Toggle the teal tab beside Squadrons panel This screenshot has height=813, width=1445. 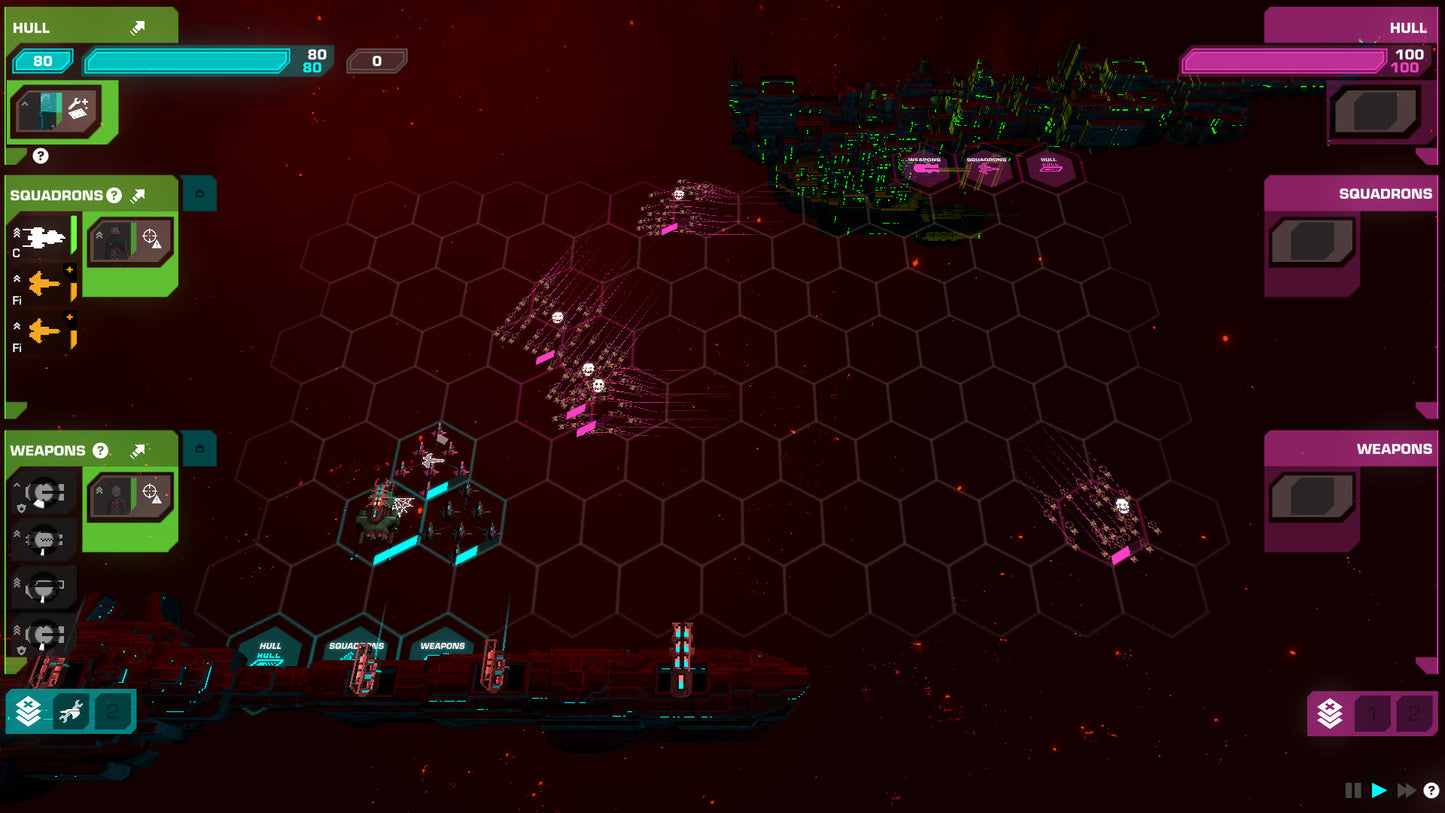tap(199, 193)
